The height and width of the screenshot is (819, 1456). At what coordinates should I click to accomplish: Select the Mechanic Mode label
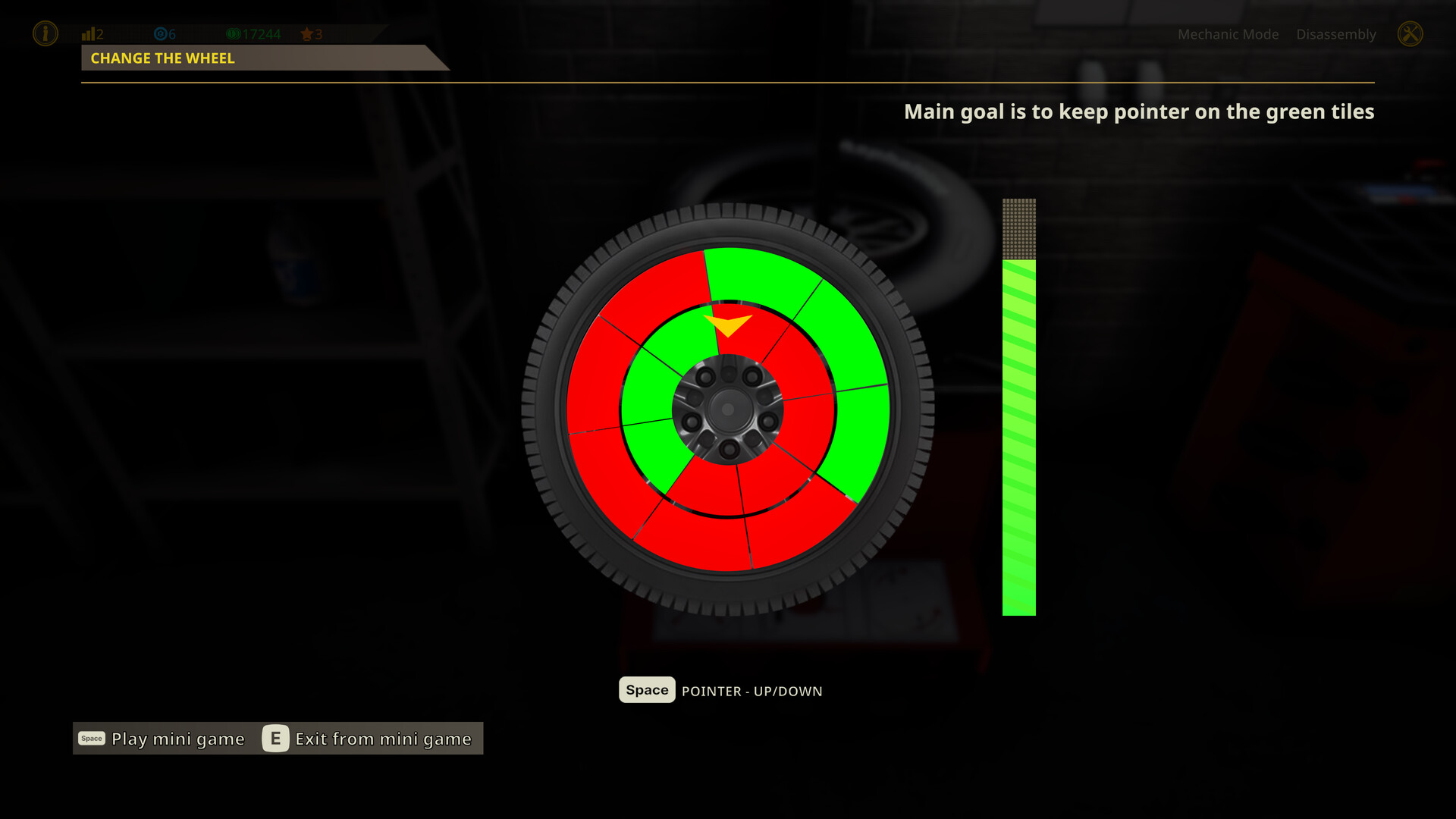[x=1228, y=34]
